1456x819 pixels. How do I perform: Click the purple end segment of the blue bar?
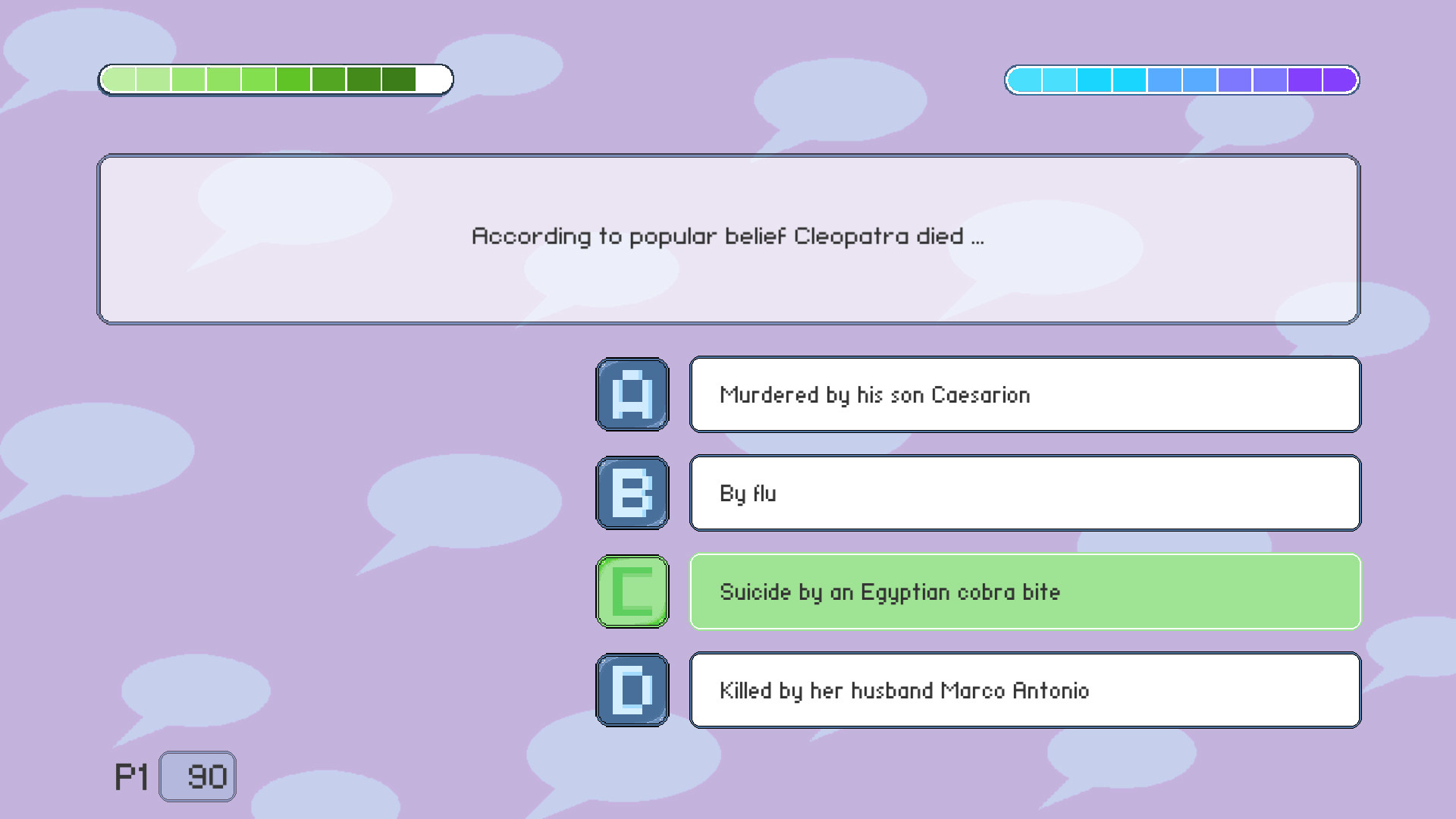point(1338,79)
